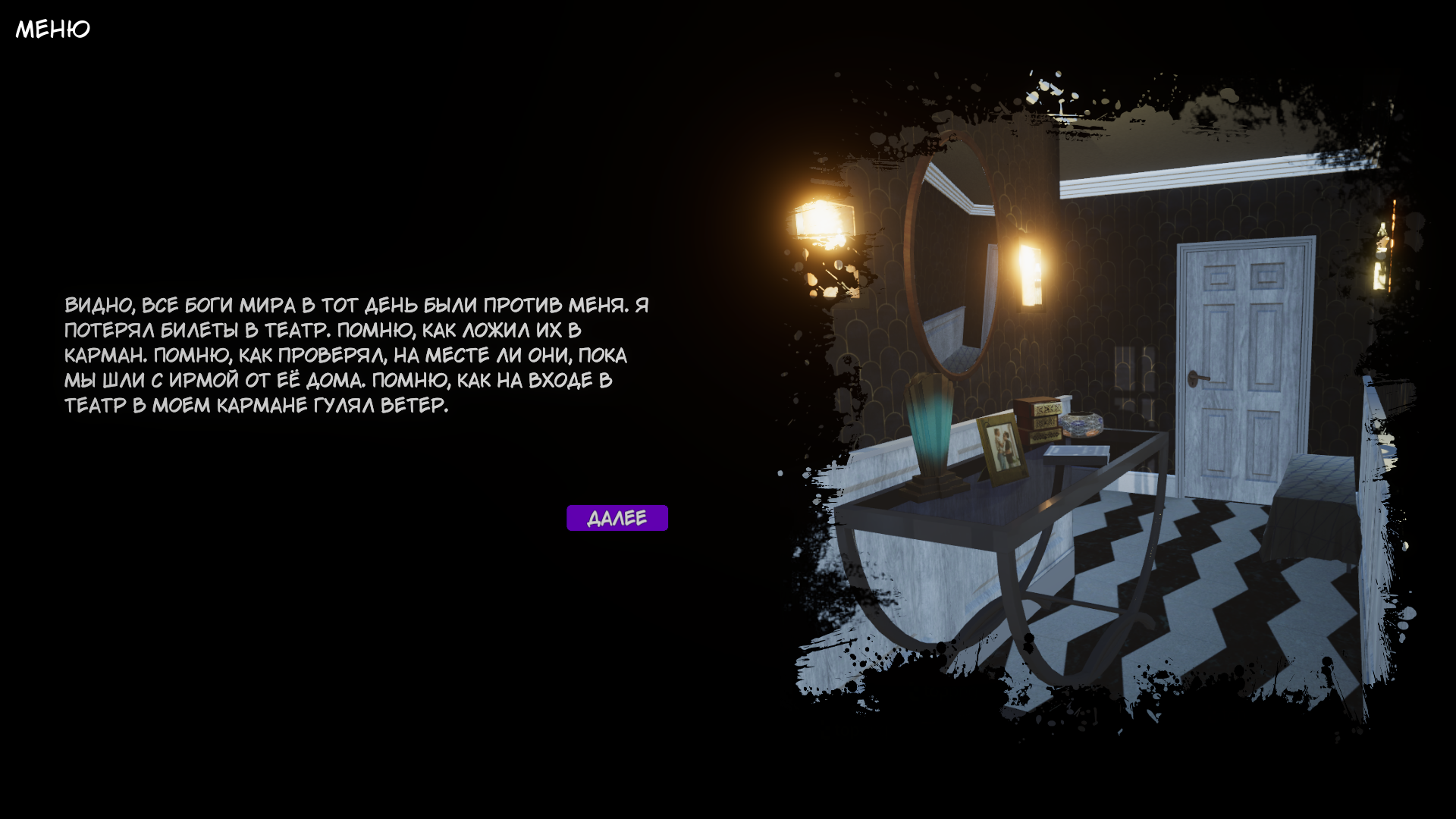Open the МЕНЮ menu

pyautogui.click(x=52, y=29)
